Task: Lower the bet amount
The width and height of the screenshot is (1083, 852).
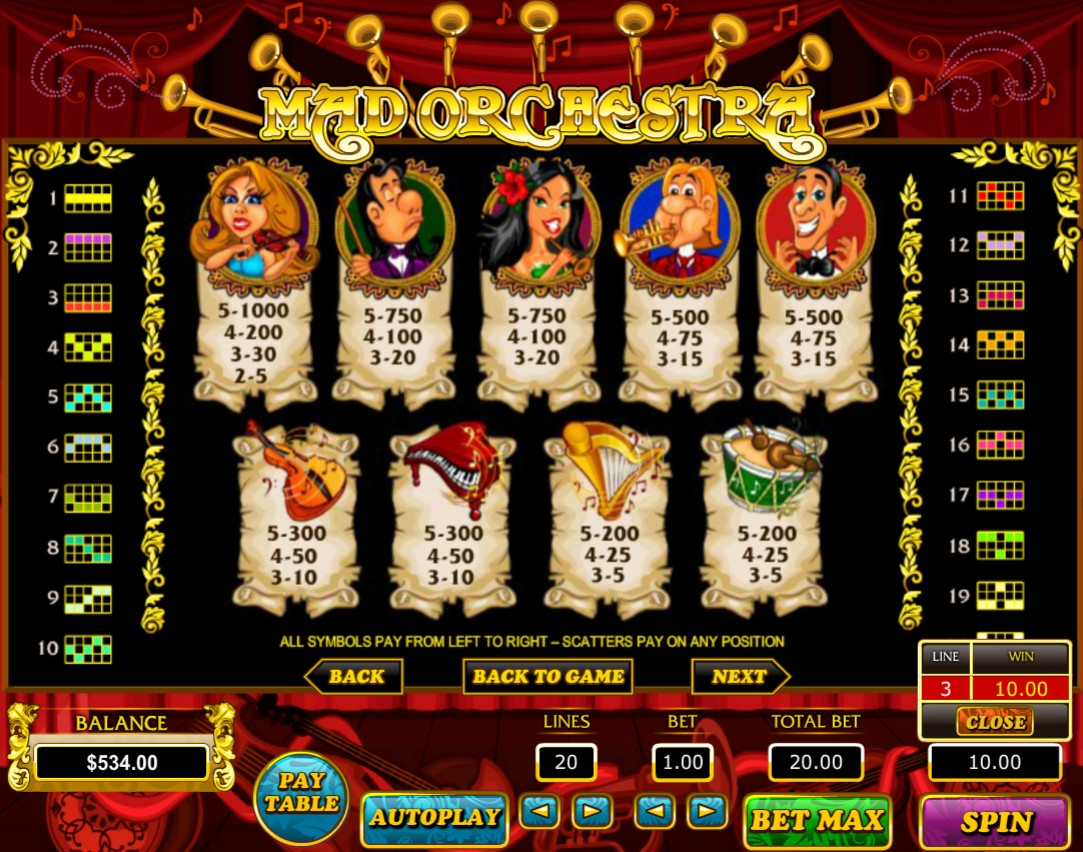Action: pos(655,810)
